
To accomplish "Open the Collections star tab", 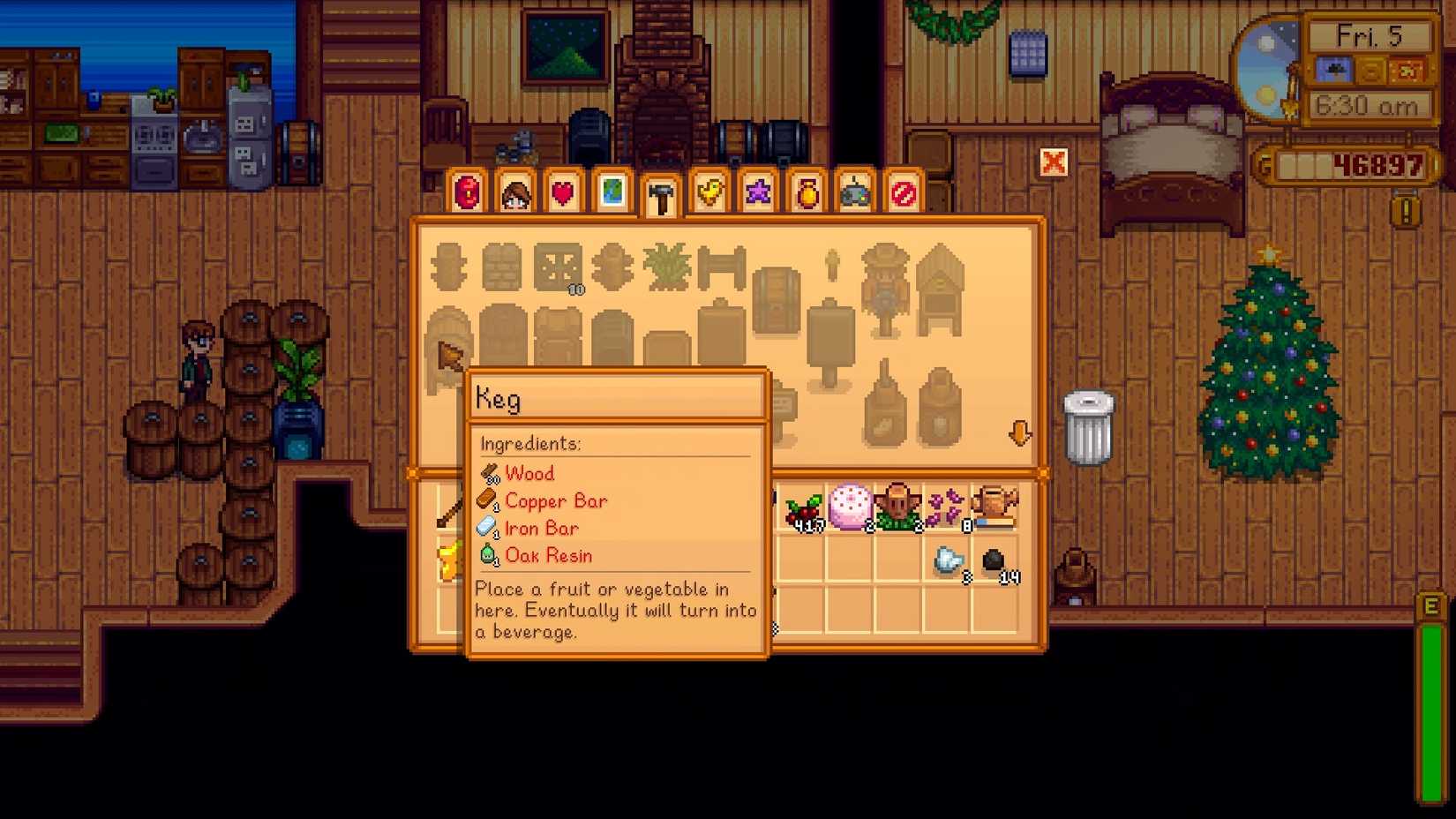I will point(757,191).
